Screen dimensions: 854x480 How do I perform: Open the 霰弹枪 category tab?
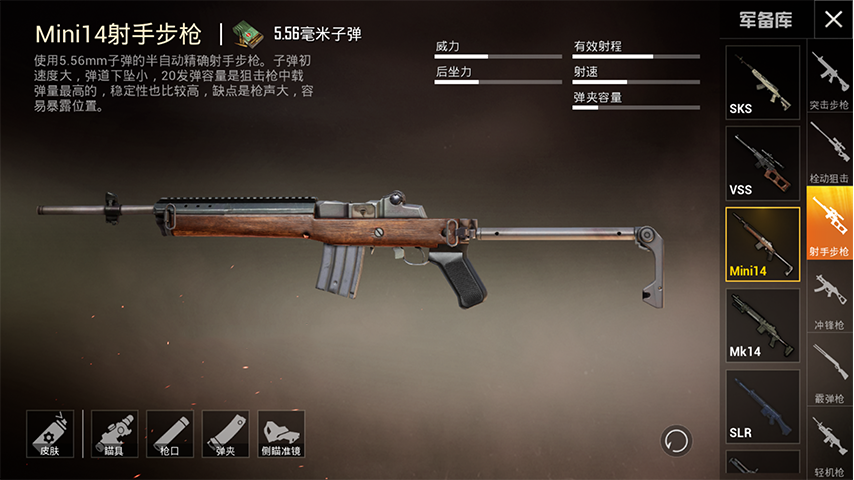click(x=829, y=373)
